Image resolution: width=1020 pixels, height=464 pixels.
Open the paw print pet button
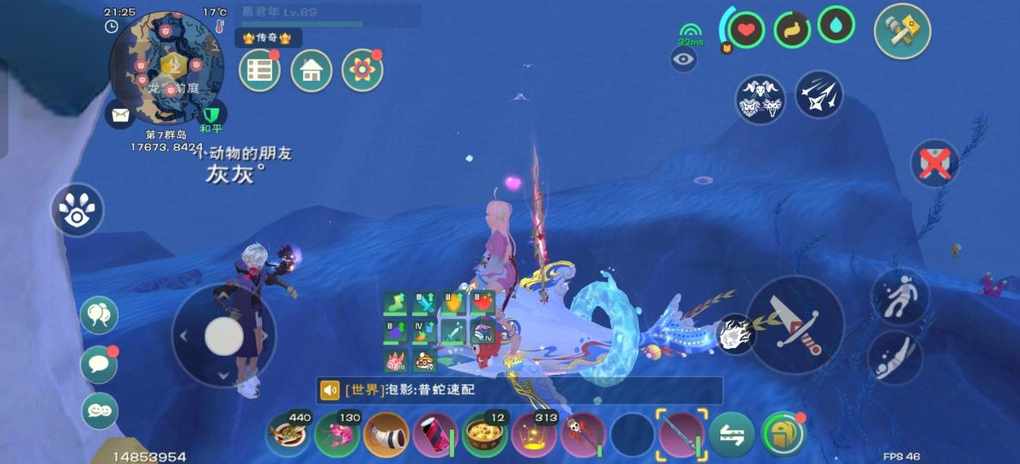click(x=78, y=210)
